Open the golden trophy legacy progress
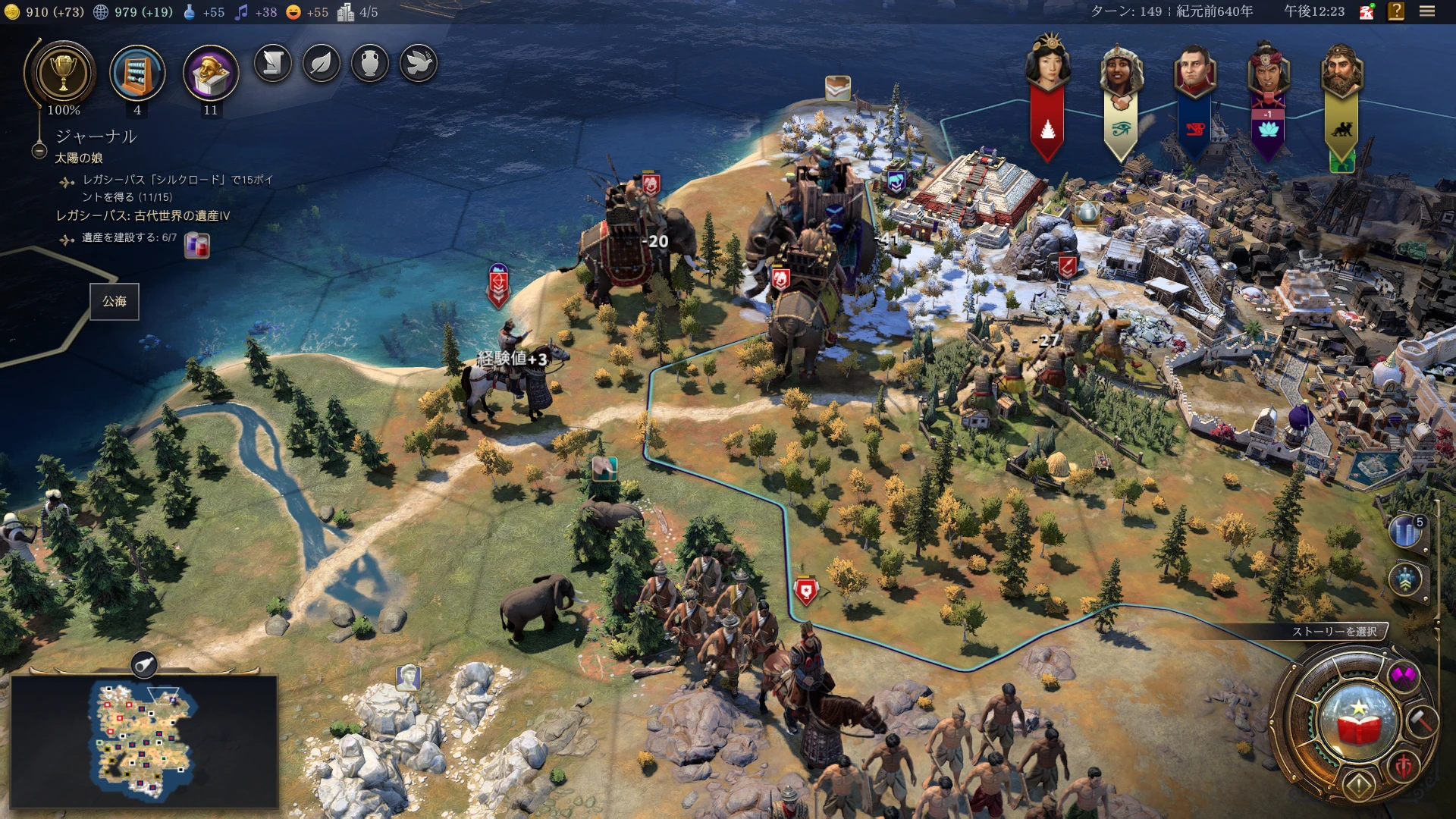Viewport: 1456px width, 819px height. [63, 74]
